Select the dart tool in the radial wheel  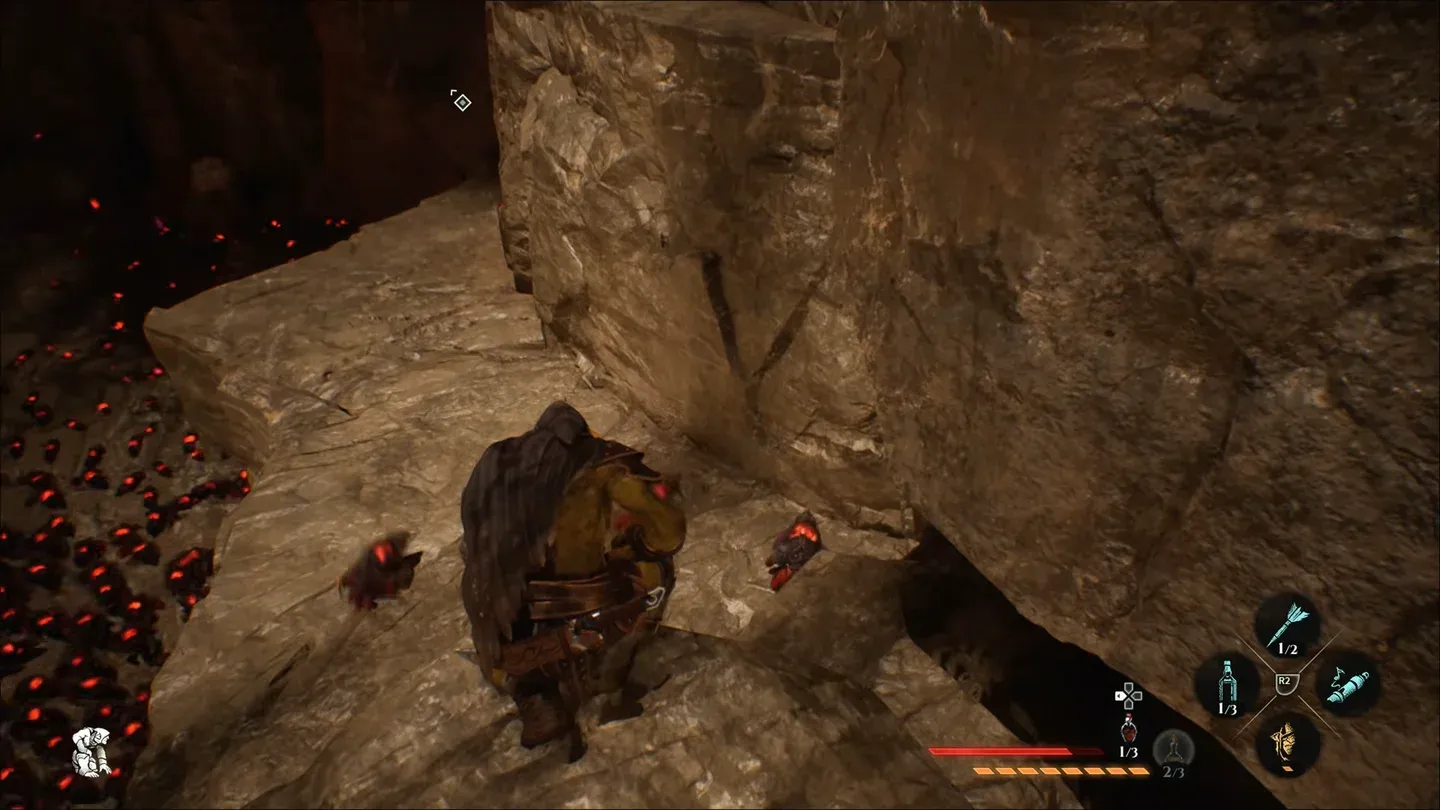1287,622
